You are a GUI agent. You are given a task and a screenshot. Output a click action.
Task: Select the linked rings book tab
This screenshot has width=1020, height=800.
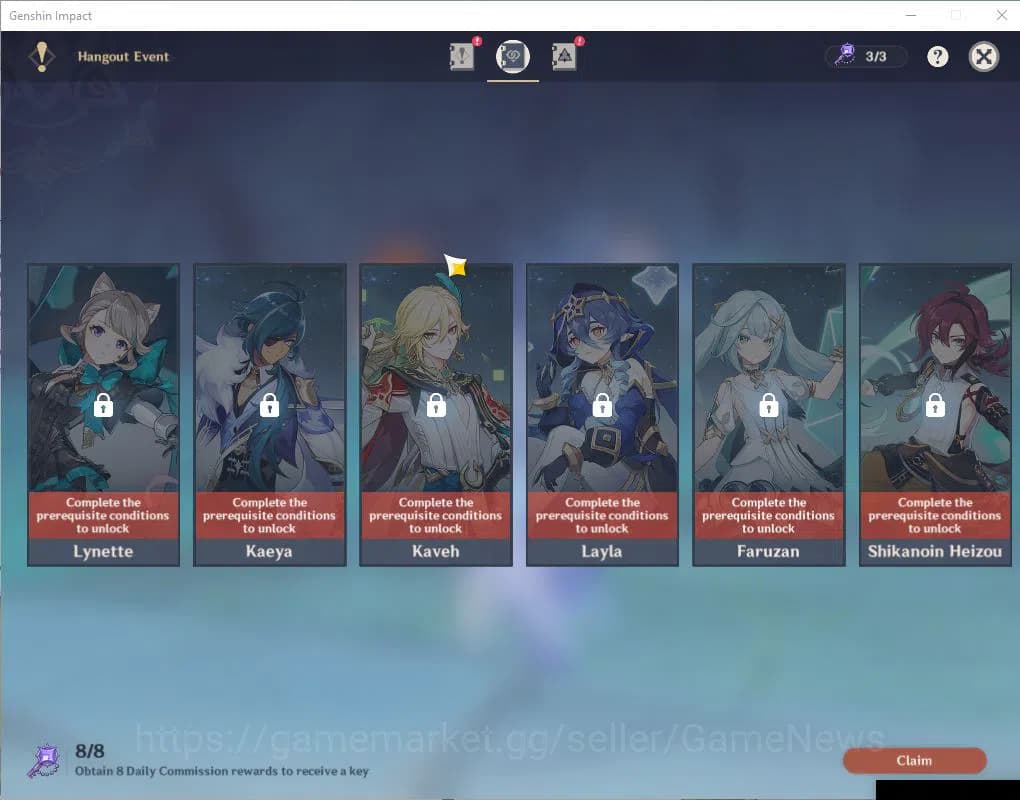coord(513,58)
